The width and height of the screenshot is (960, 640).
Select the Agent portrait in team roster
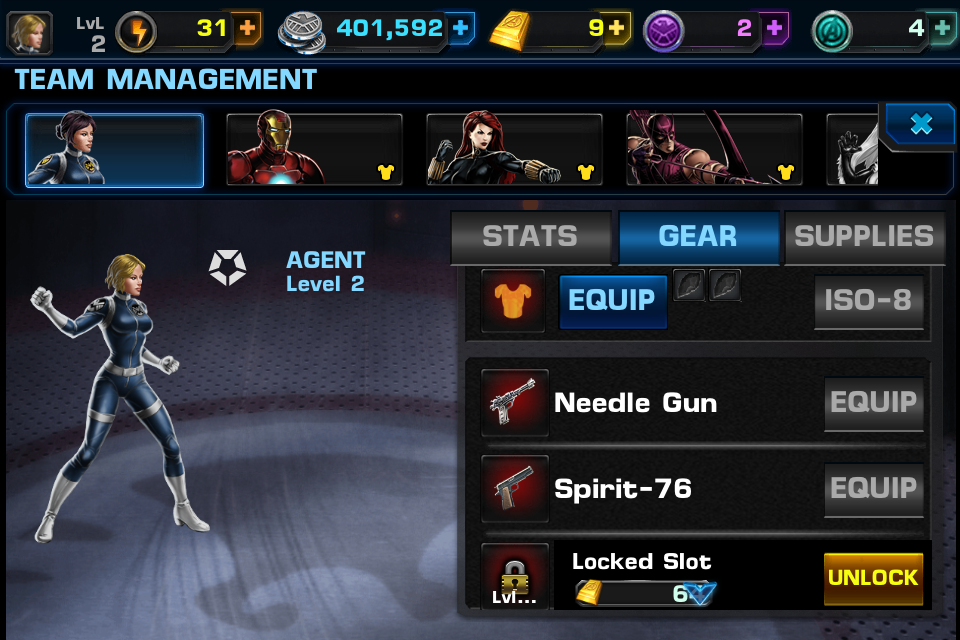pos(114,150)
